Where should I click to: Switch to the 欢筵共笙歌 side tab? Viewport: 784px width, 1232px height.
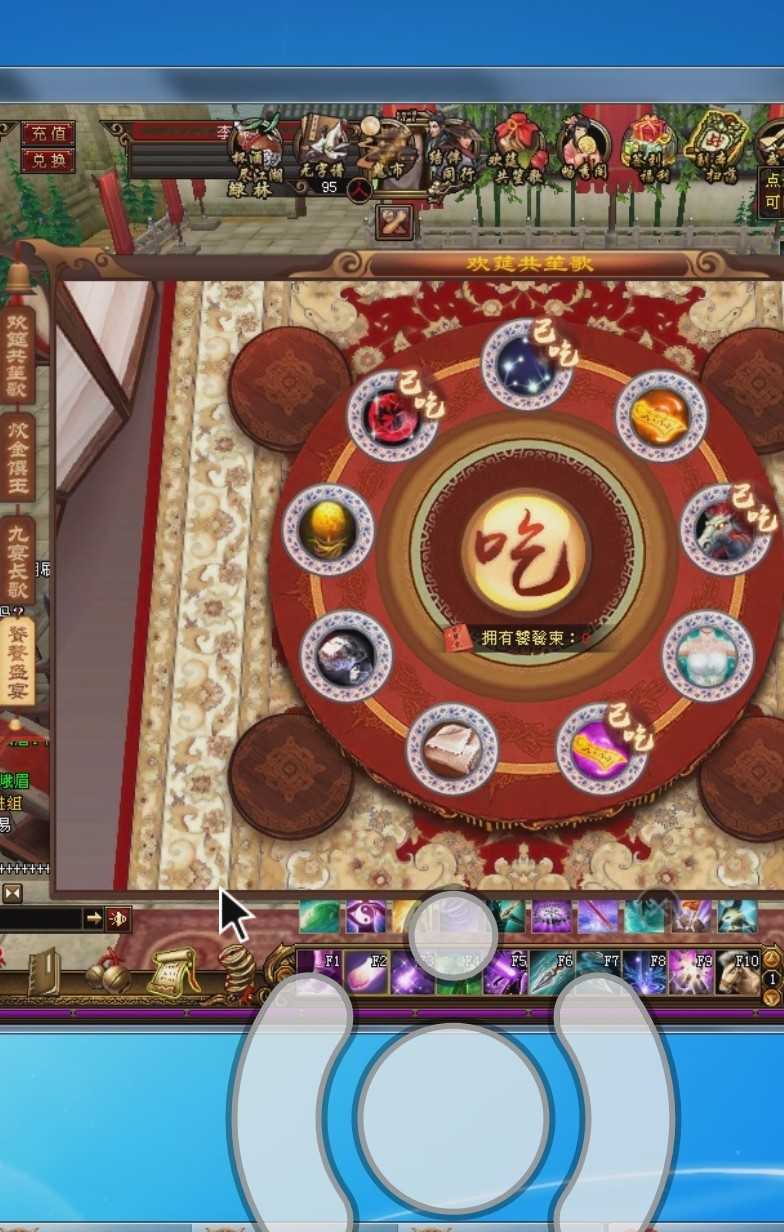pos(18,354)
